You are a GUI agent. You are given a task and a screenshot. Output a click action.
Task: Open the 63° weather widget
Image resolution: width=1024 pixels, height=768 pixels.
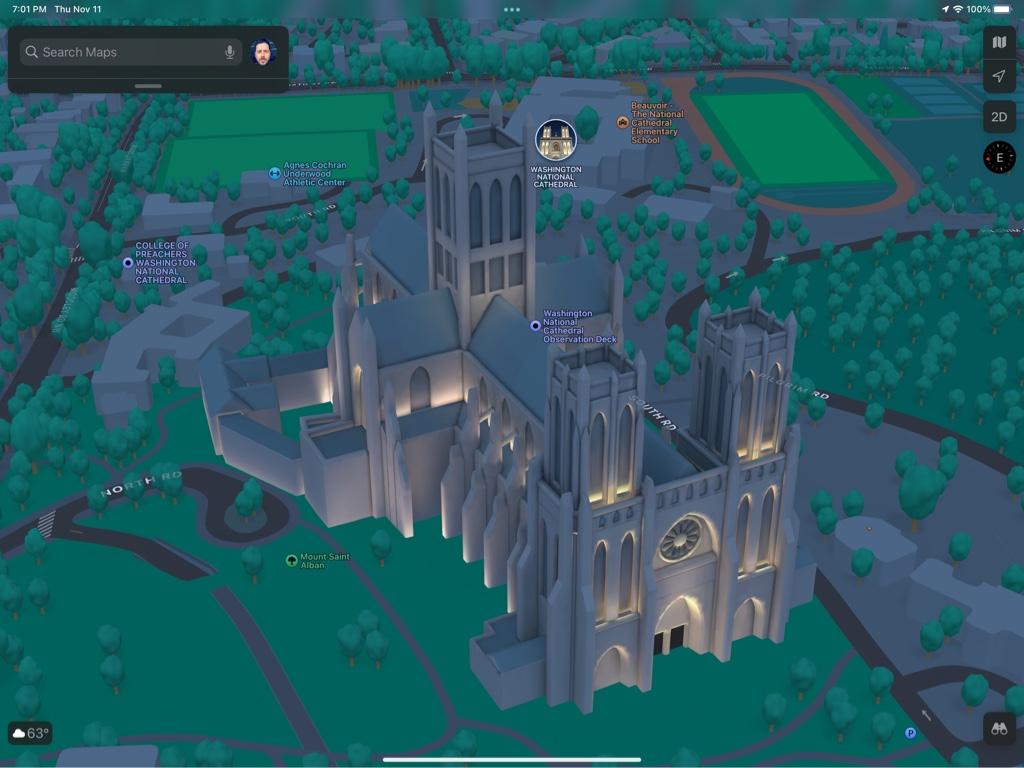click(30, 733)
